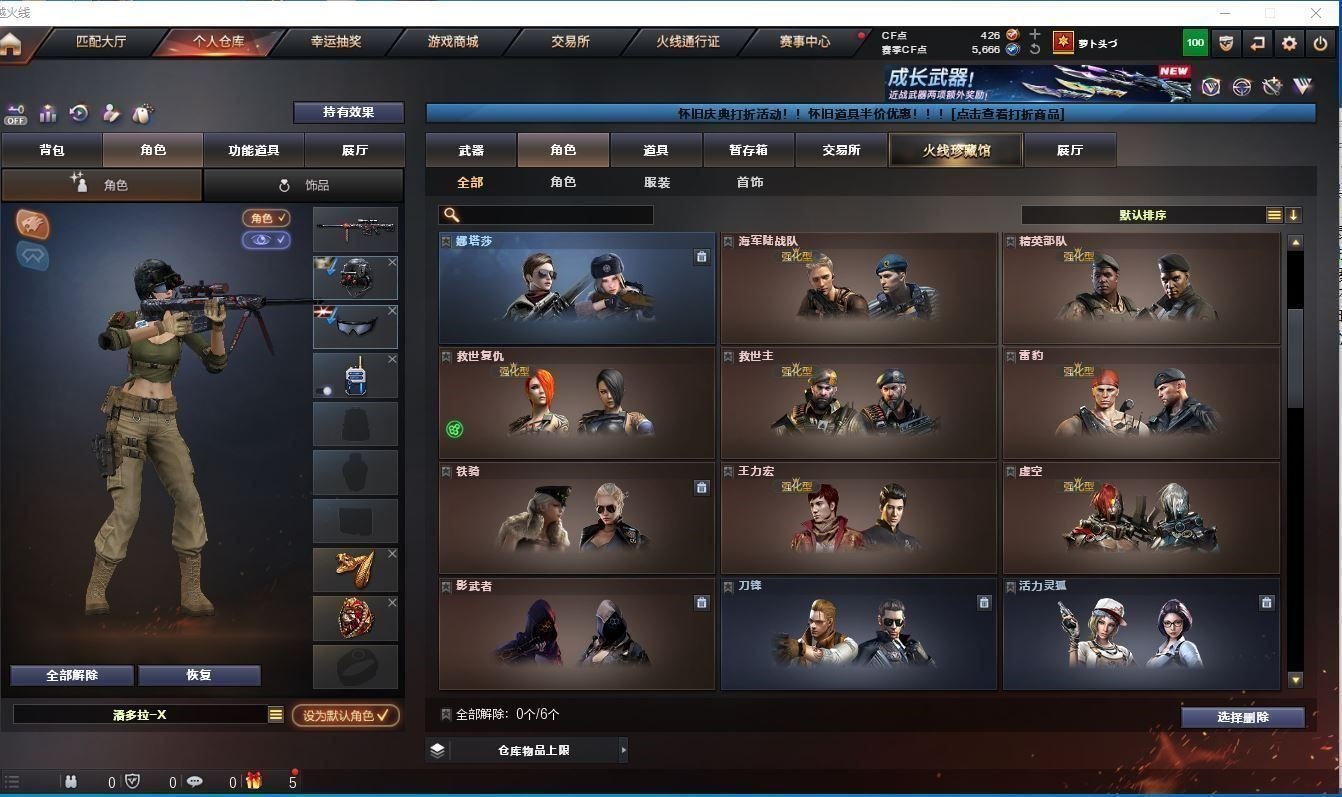This screenshot has height=797, width=1342.
Task: Filter by 服装 clothing category
Action: pyautogui.click(x=657, y=182)
